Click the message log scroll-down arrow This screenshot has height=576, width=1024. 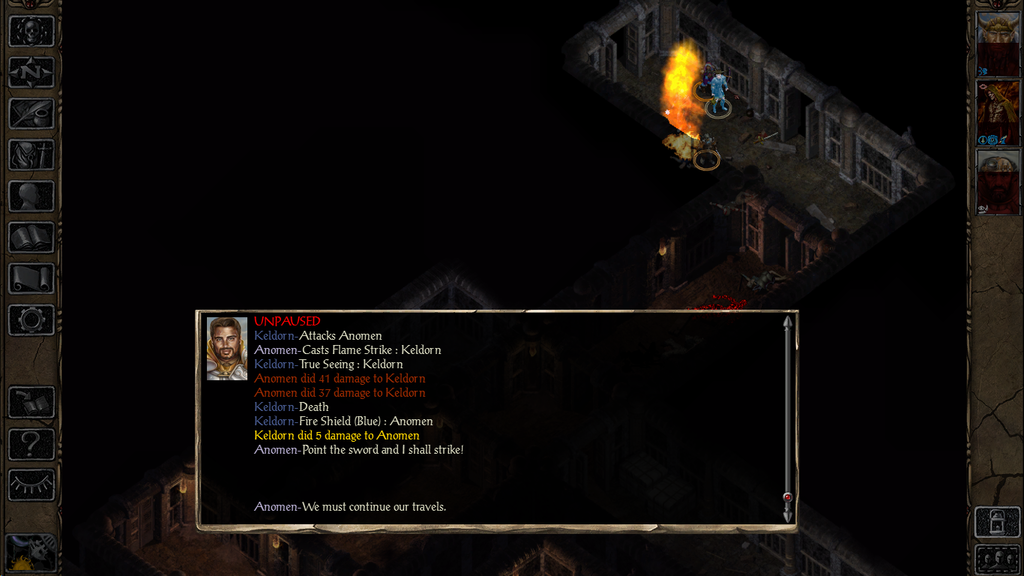787,514
